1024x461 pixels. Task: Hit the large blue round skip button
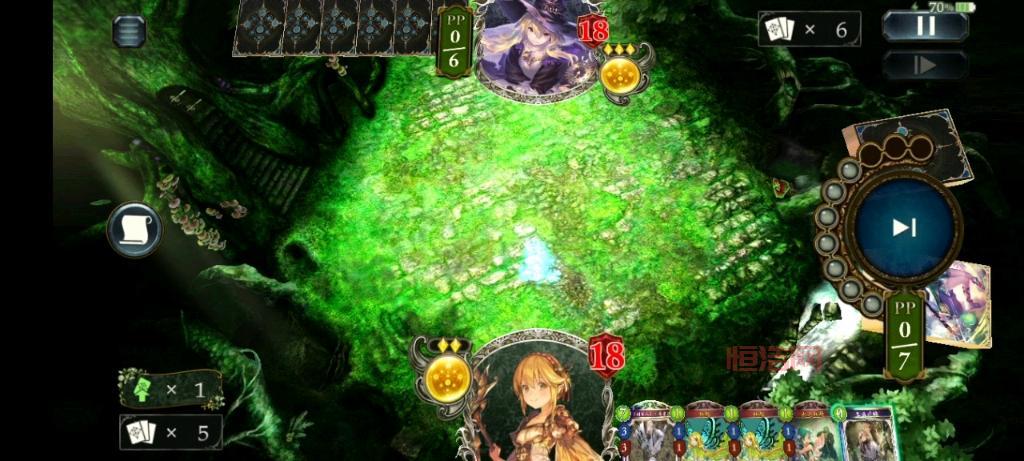click(x=904, y=228)
